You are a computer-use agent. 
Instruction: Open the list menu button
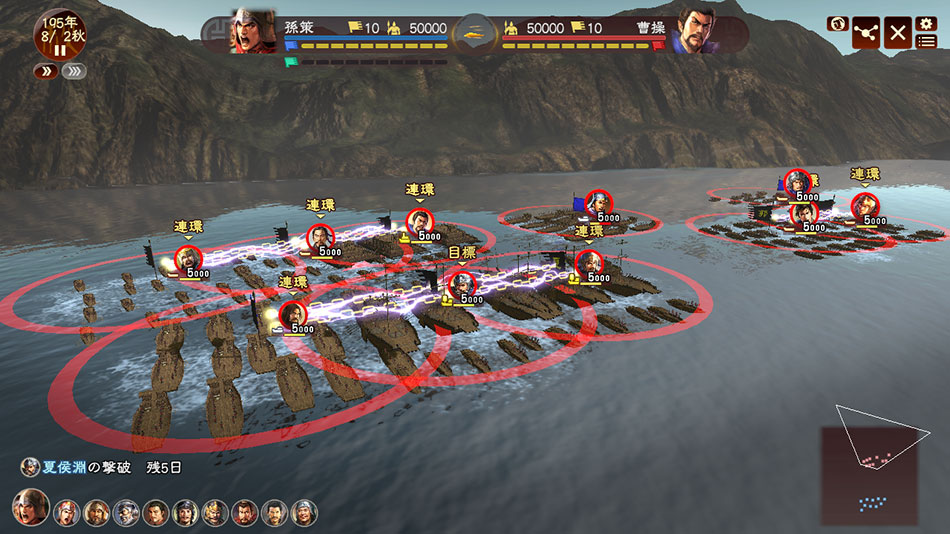click(x=926, y=41)
